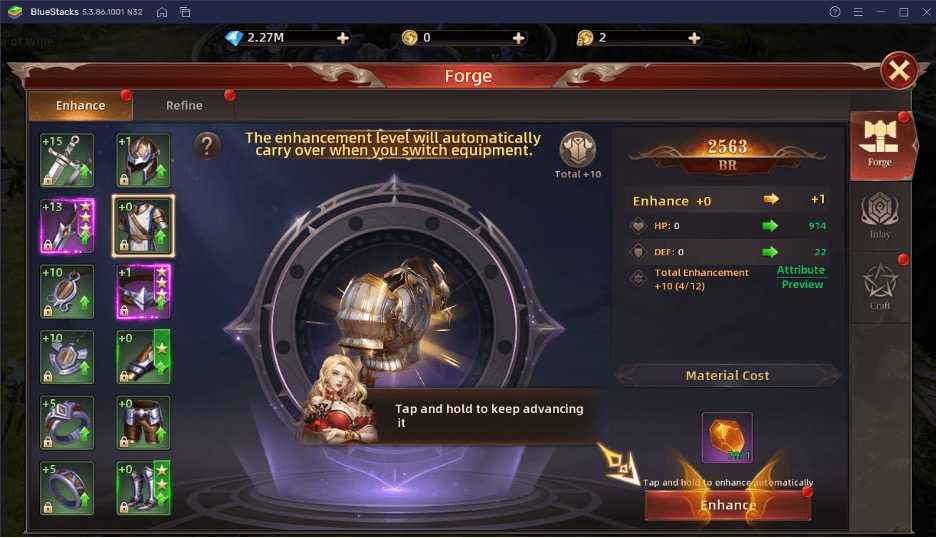This screenshot has height=538, width=936.
Task: Select the +10 amulet necklace slot
Action: tap(67, 291)
